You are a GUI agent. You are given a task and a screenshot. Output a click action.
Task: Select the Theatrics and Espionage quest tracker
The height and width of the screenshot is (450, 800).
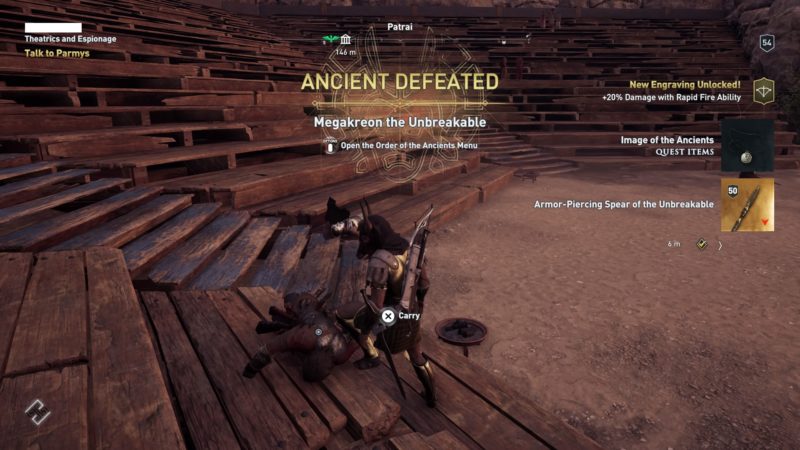point(70,39)
